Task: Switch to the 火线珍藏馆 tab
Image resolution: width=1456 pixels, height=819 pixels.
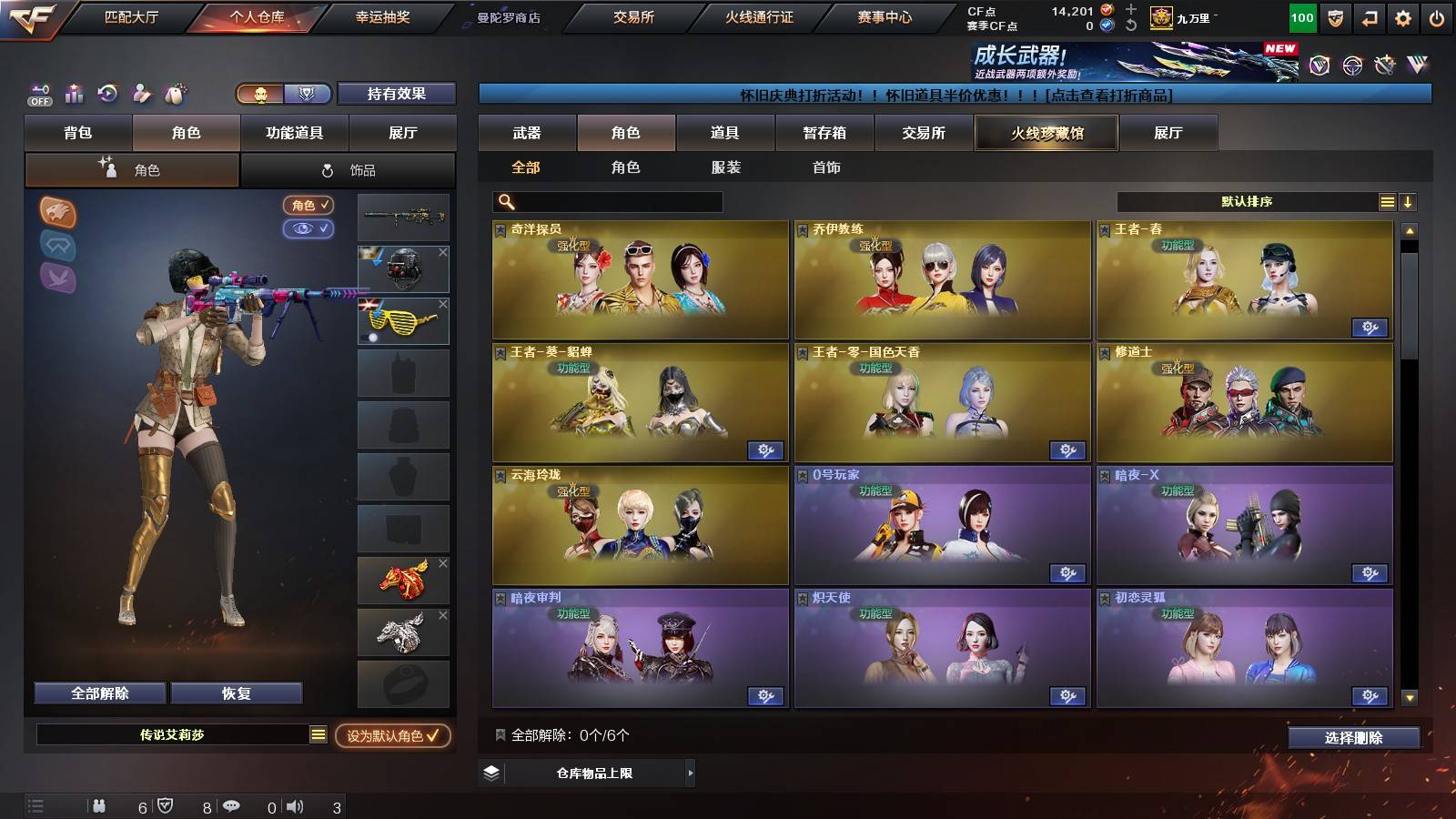Action: [1046, 133]
